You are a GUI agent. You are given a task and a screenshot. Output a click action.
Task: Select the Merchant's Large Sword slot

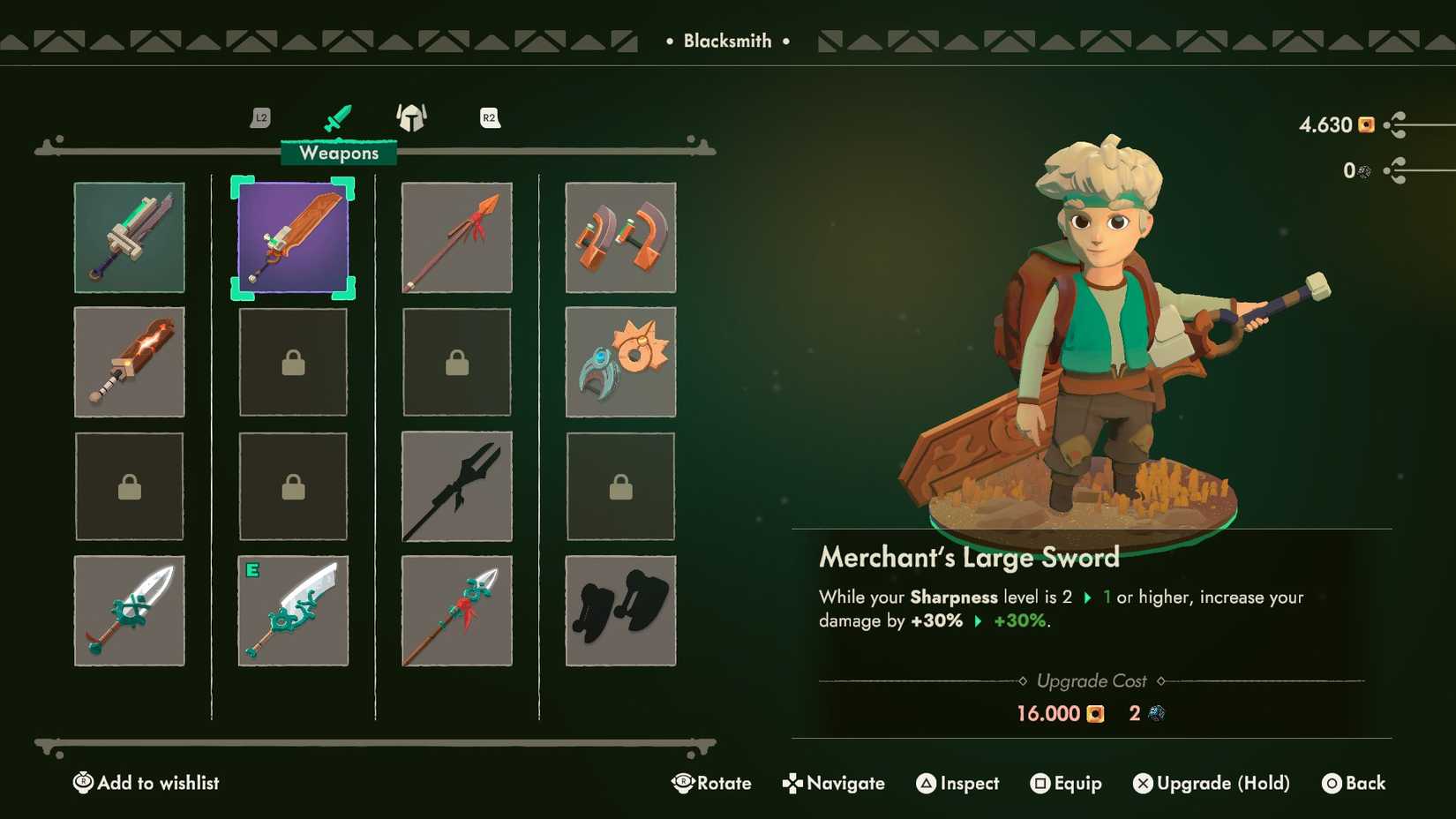point(293,238)
